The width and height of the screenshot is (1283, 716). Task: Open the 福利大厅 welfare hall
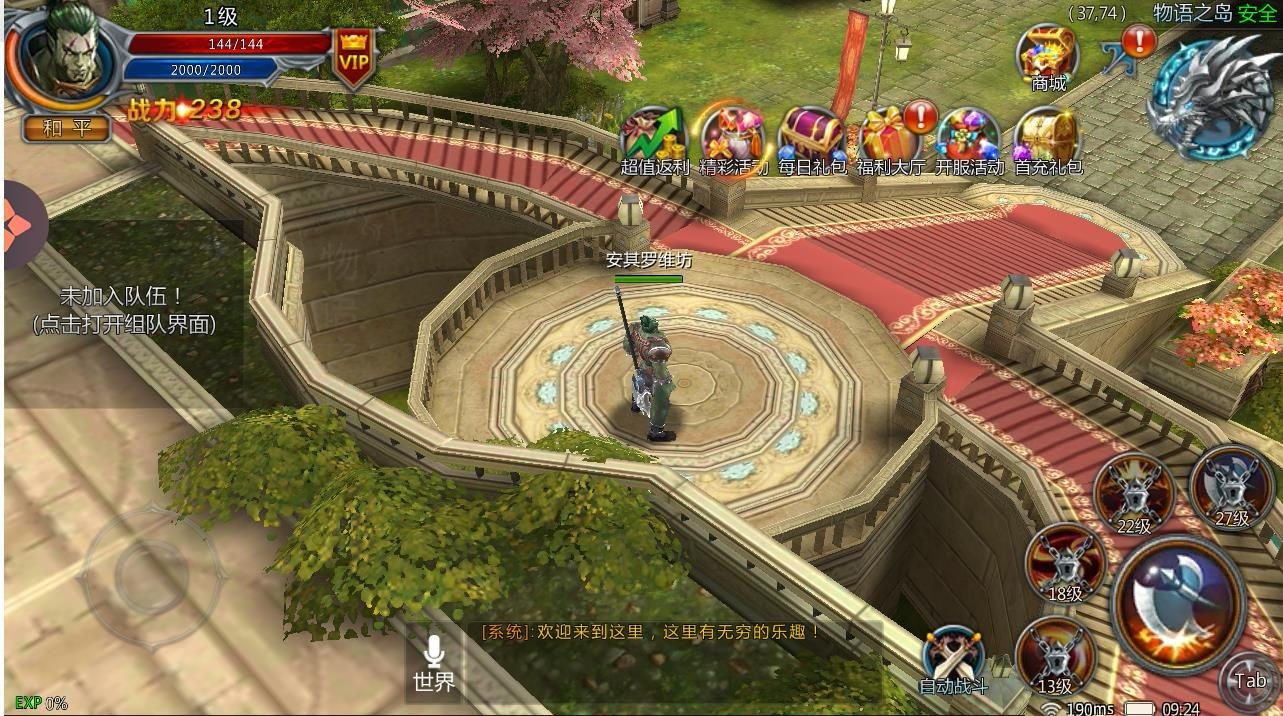click(891, 138)
